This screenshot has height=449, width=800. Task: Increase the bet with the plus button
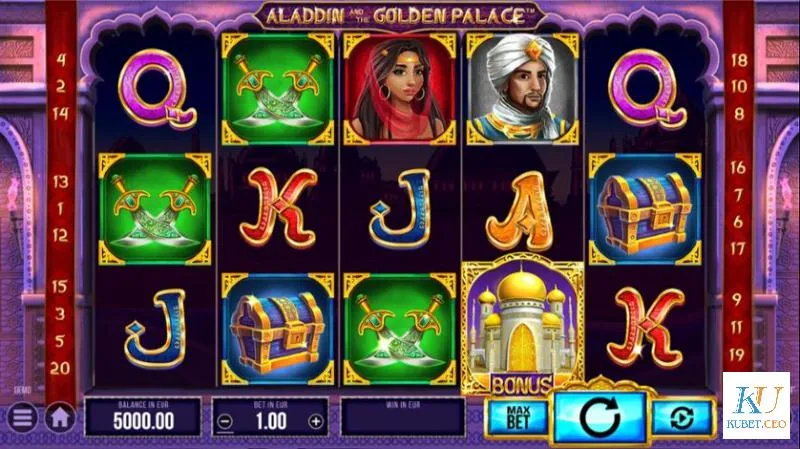coord(316,421)
